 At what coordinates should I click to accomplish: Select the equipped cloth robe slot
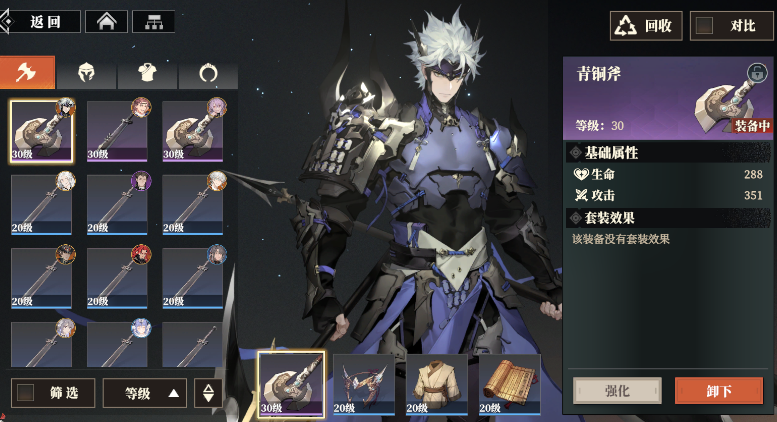[437, 383]
